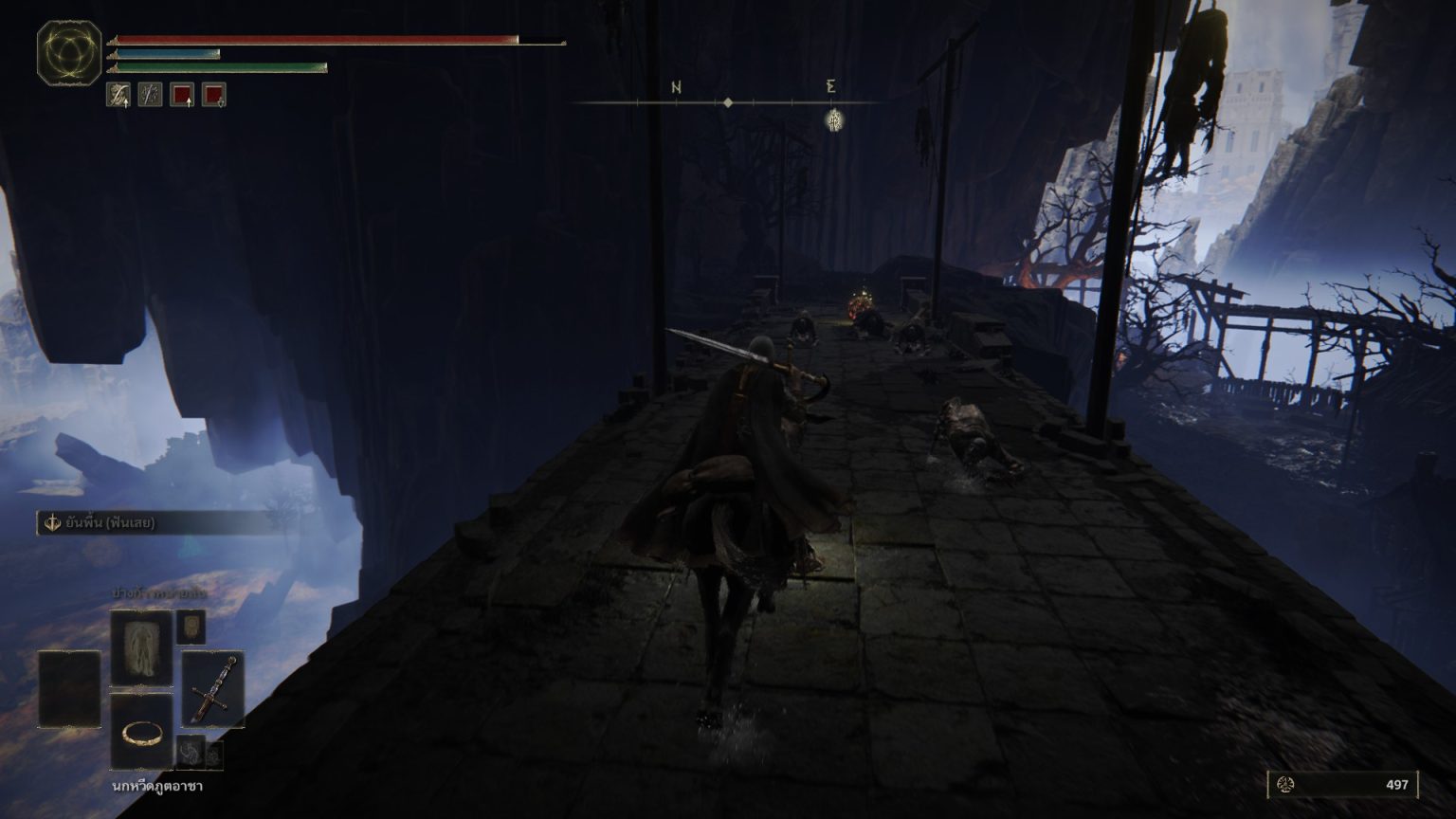Click the small next-spell preview icon
The height and width of the screenshot is (819, 1456).
pos(191,626)
